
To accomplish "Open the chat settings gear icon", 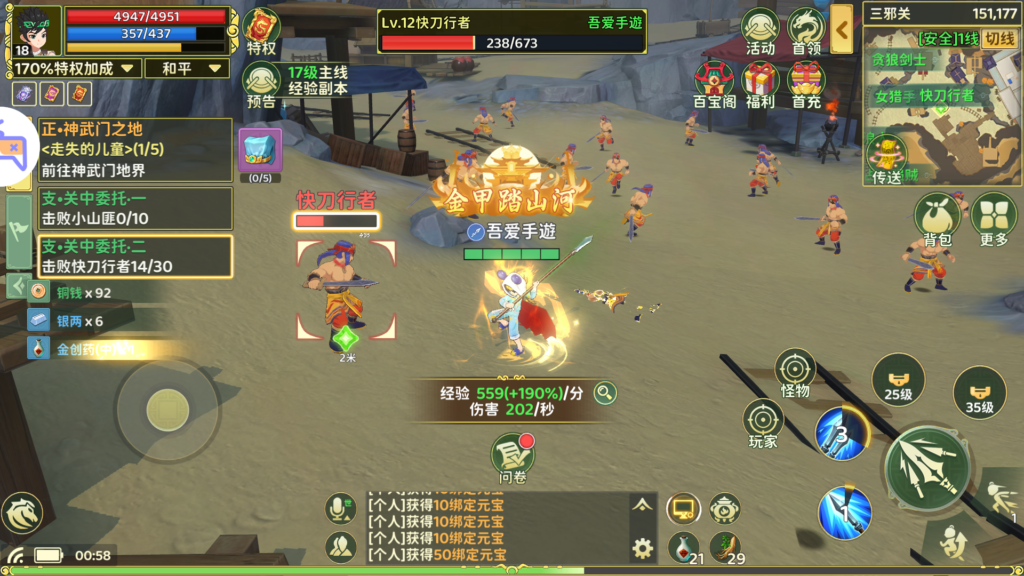I will [x=642, y=547].
